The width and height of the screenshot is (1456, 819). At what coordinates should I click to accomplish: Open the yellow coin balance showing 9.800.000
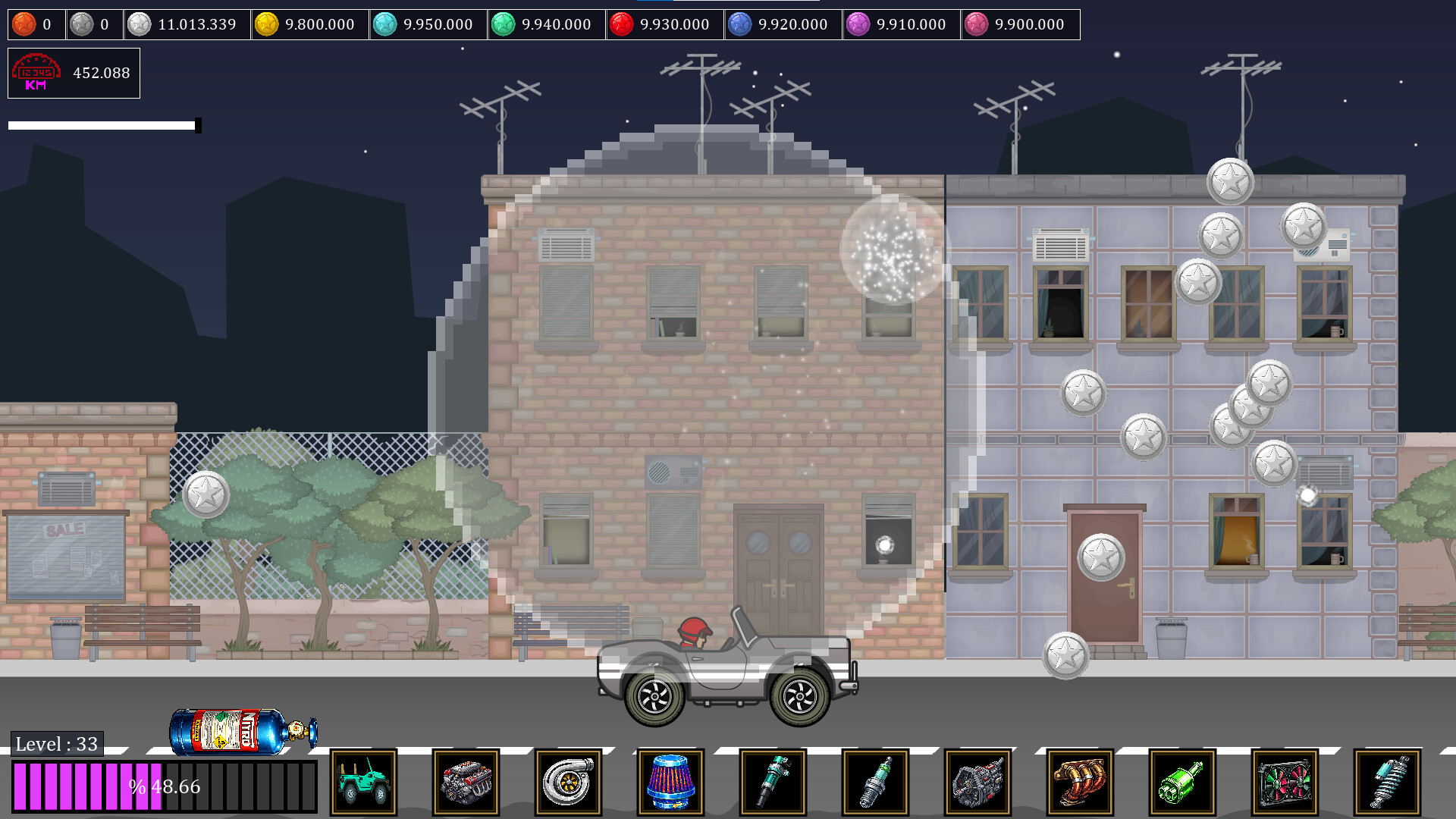click(307, 24)
